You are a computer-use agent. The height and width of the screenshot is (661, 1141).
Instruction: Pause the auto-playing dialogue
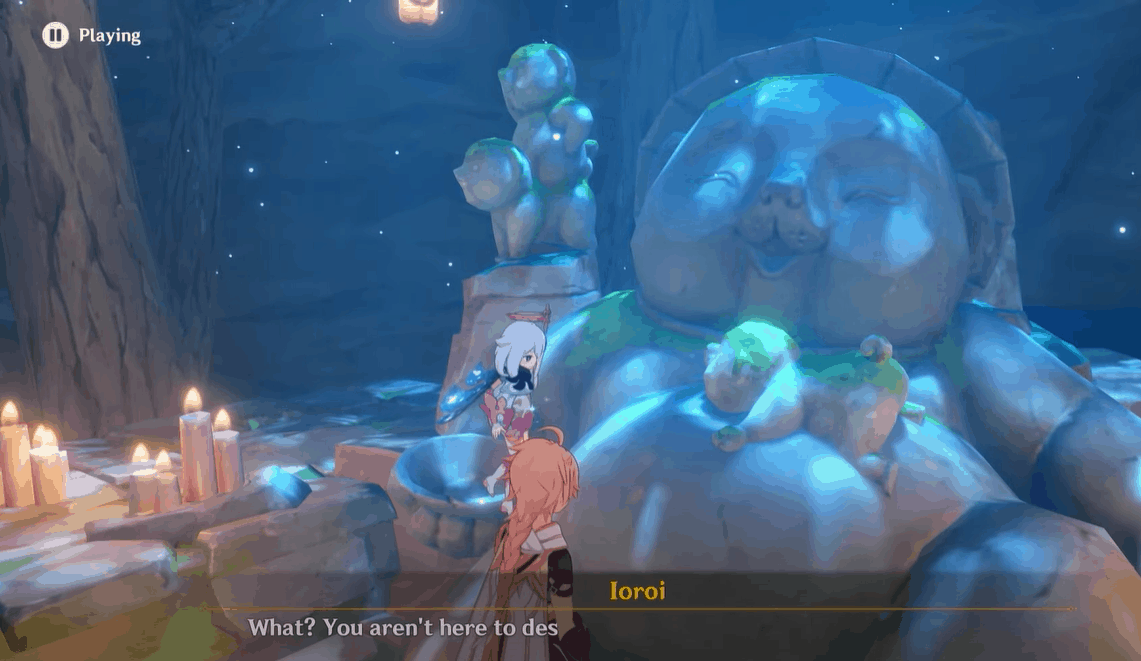55,36
